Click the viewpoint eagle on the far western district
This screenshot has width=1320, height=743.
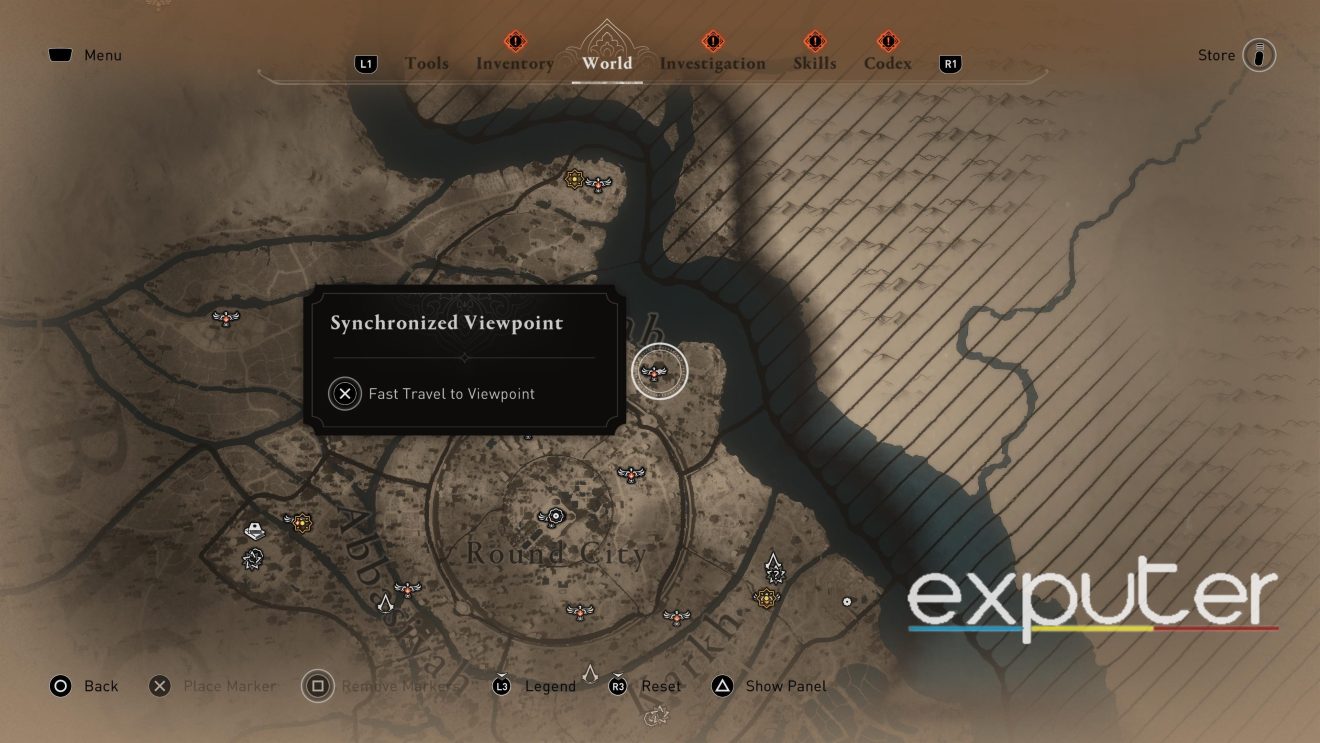[x=224, y=316]
